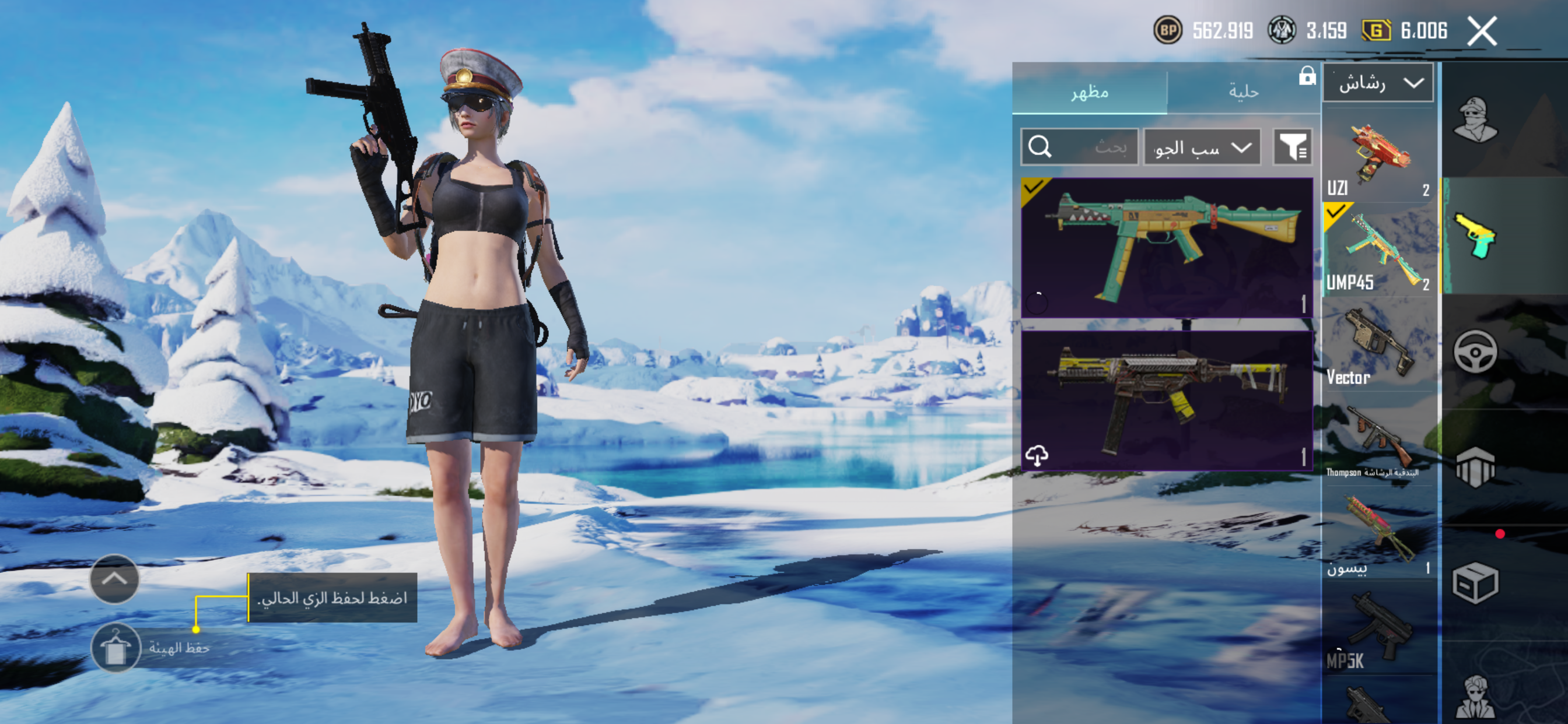Choose the Thompson weapon from the list
Screen dimensions: 1568x724
1378,440
